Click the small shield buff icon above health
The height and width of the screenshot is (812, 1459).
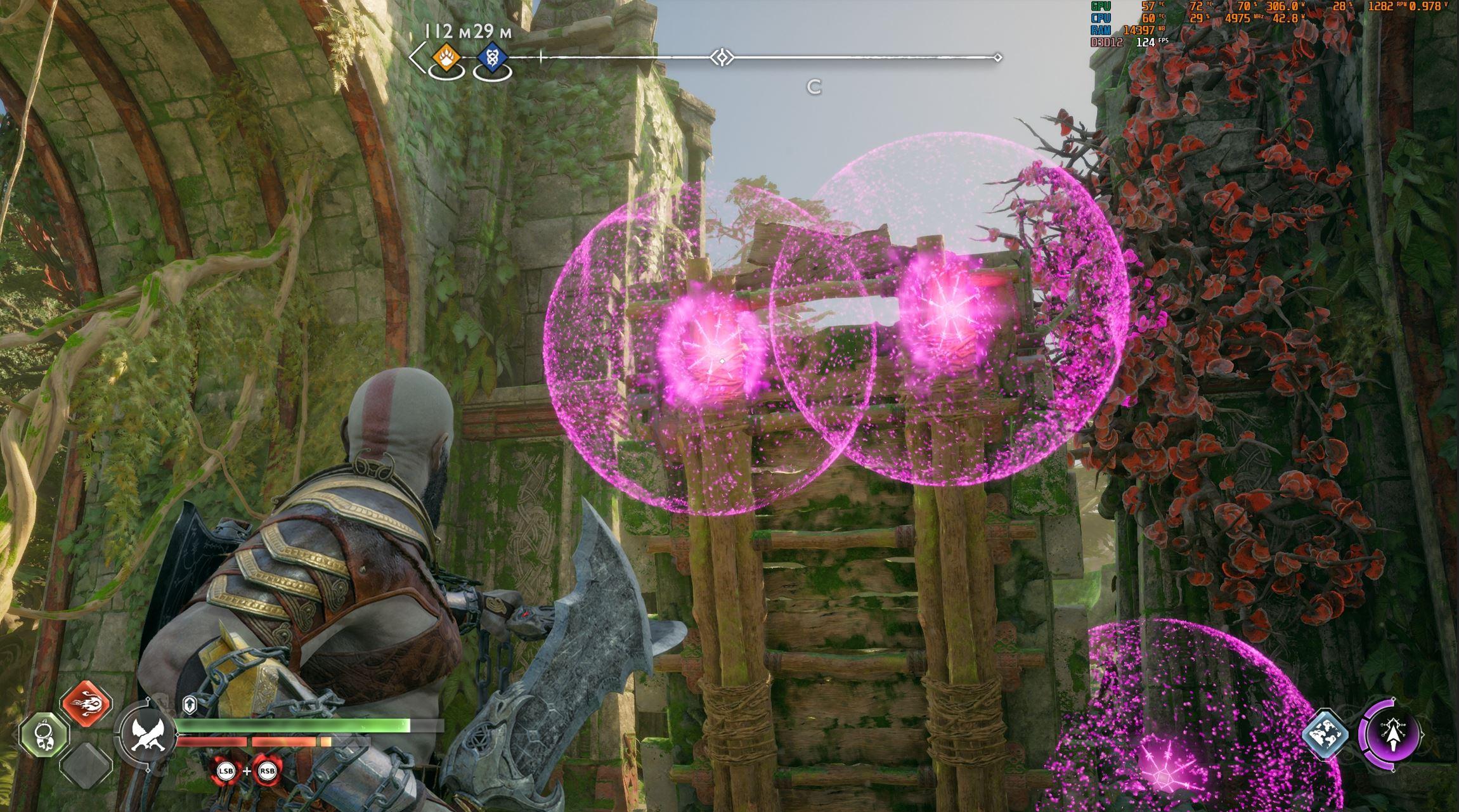click(190, 705)
